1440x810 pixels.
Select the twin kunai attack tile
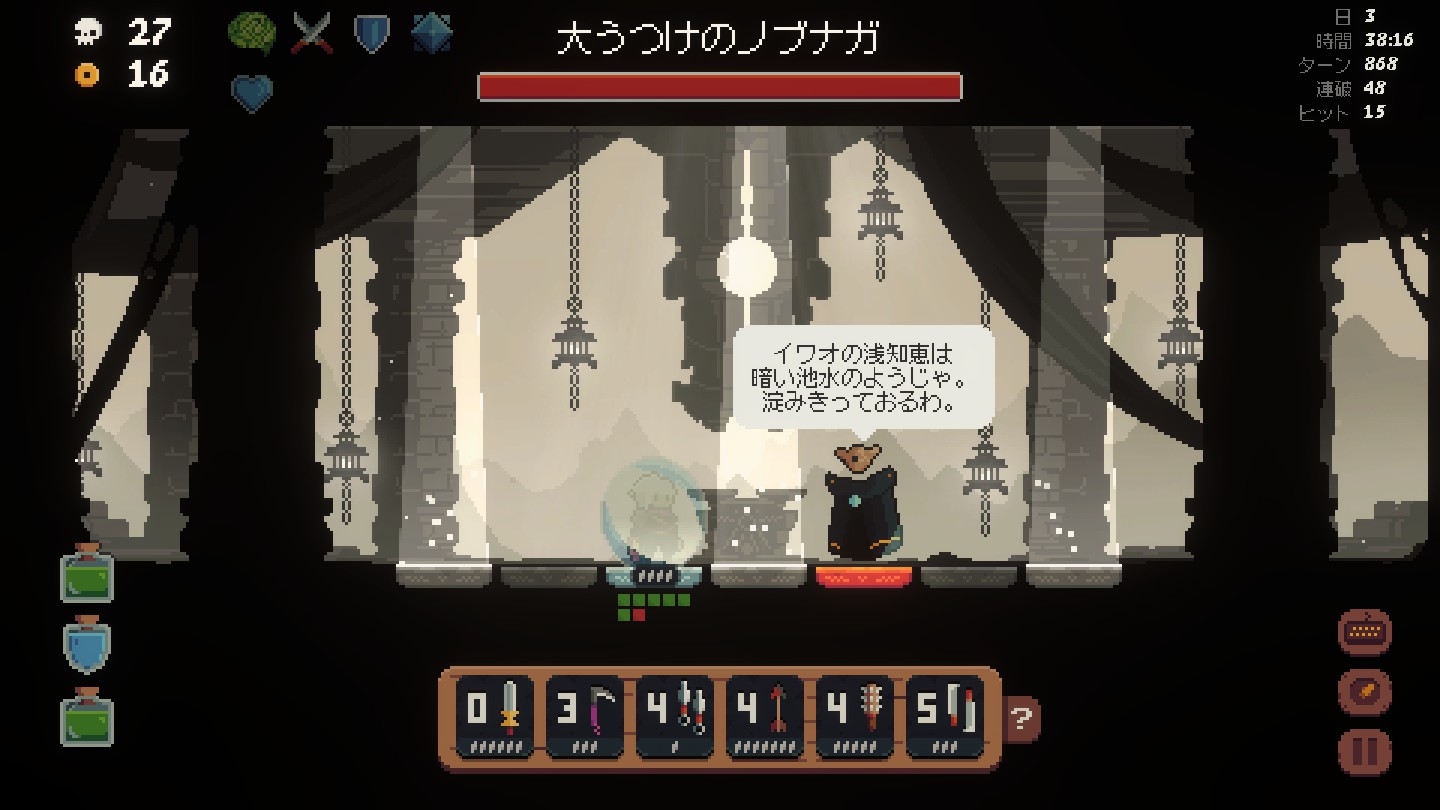tap(674, 717)
